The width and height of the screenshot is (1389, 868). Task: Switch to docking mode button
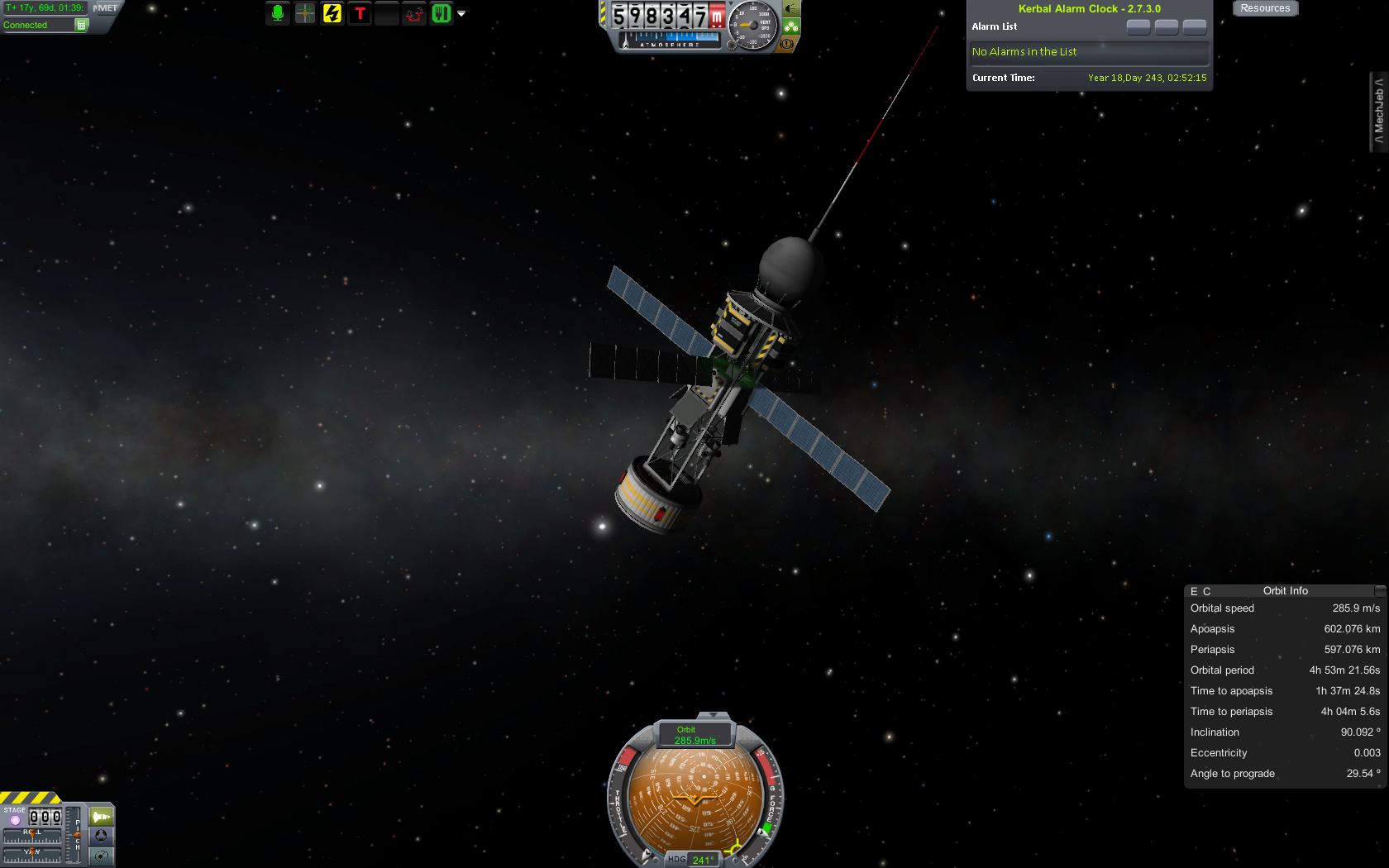[101, 837]
